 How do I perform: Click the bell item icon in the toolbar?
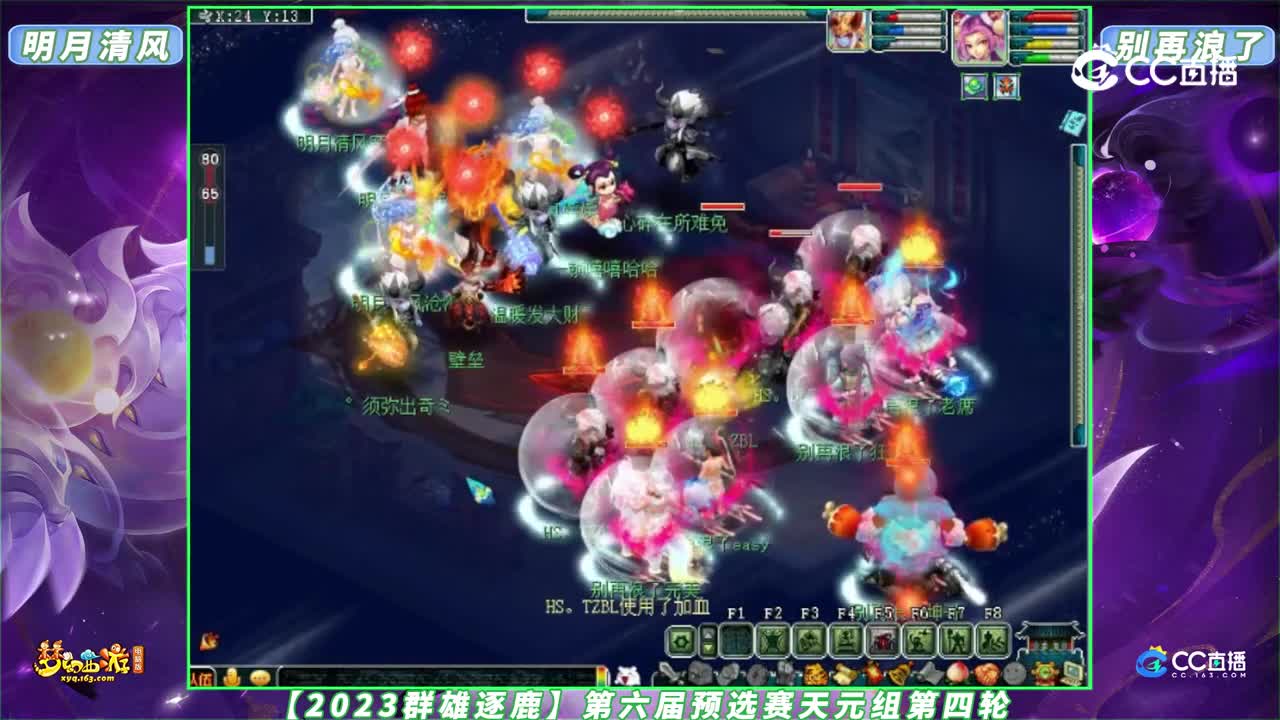click(x=899, y=672)
